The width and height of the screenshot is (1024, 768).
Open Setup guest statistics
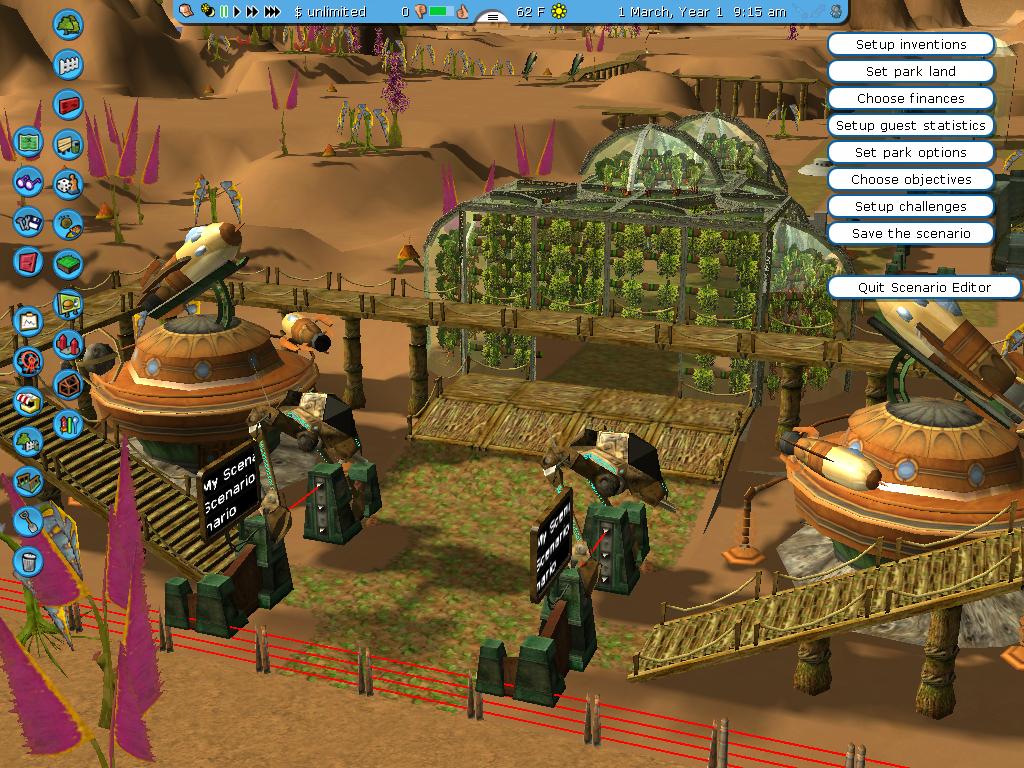pyautogui.click(x=911, y=126)
